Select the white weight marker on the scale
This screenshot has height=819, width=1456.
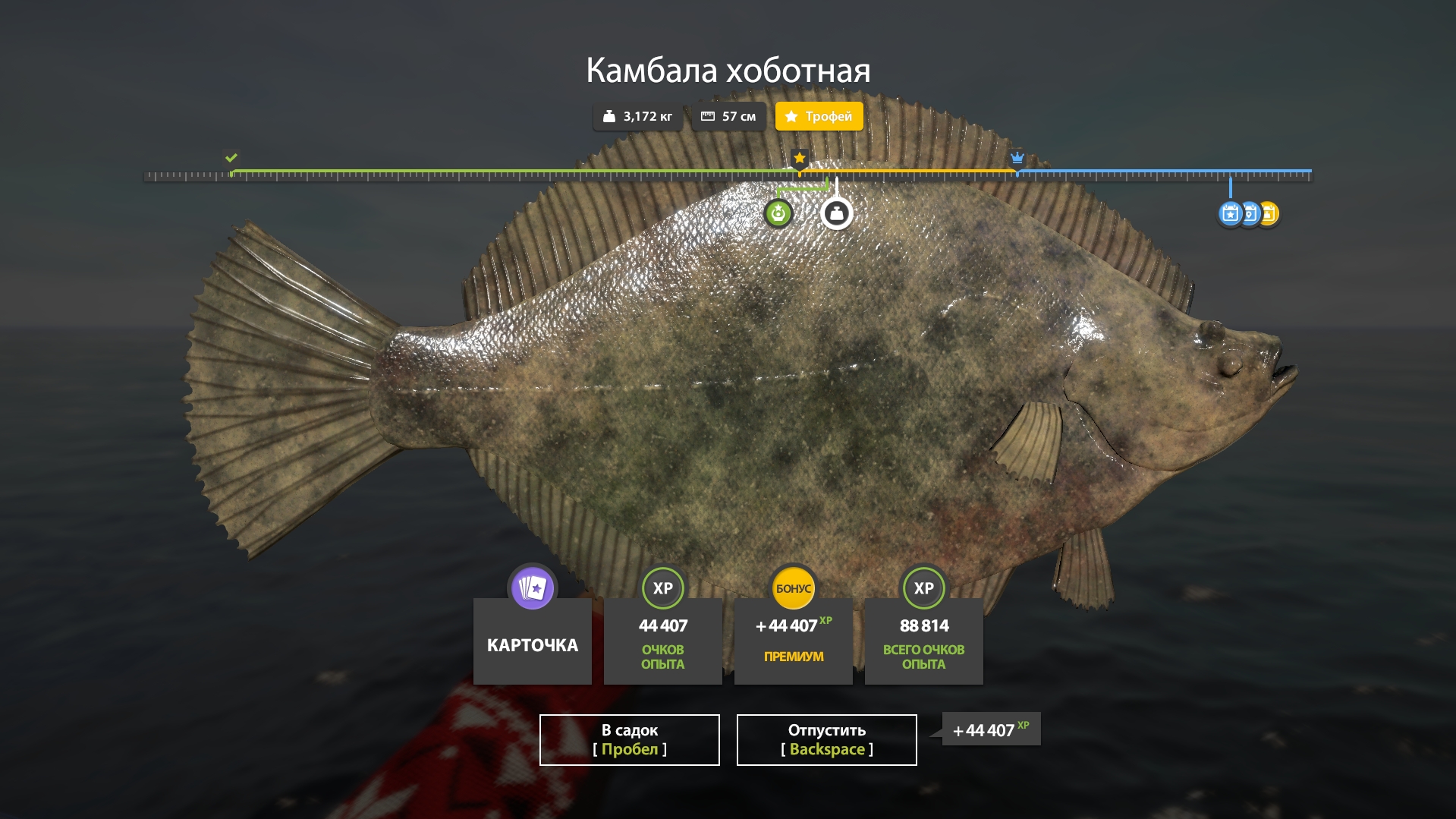pos(836,214)
